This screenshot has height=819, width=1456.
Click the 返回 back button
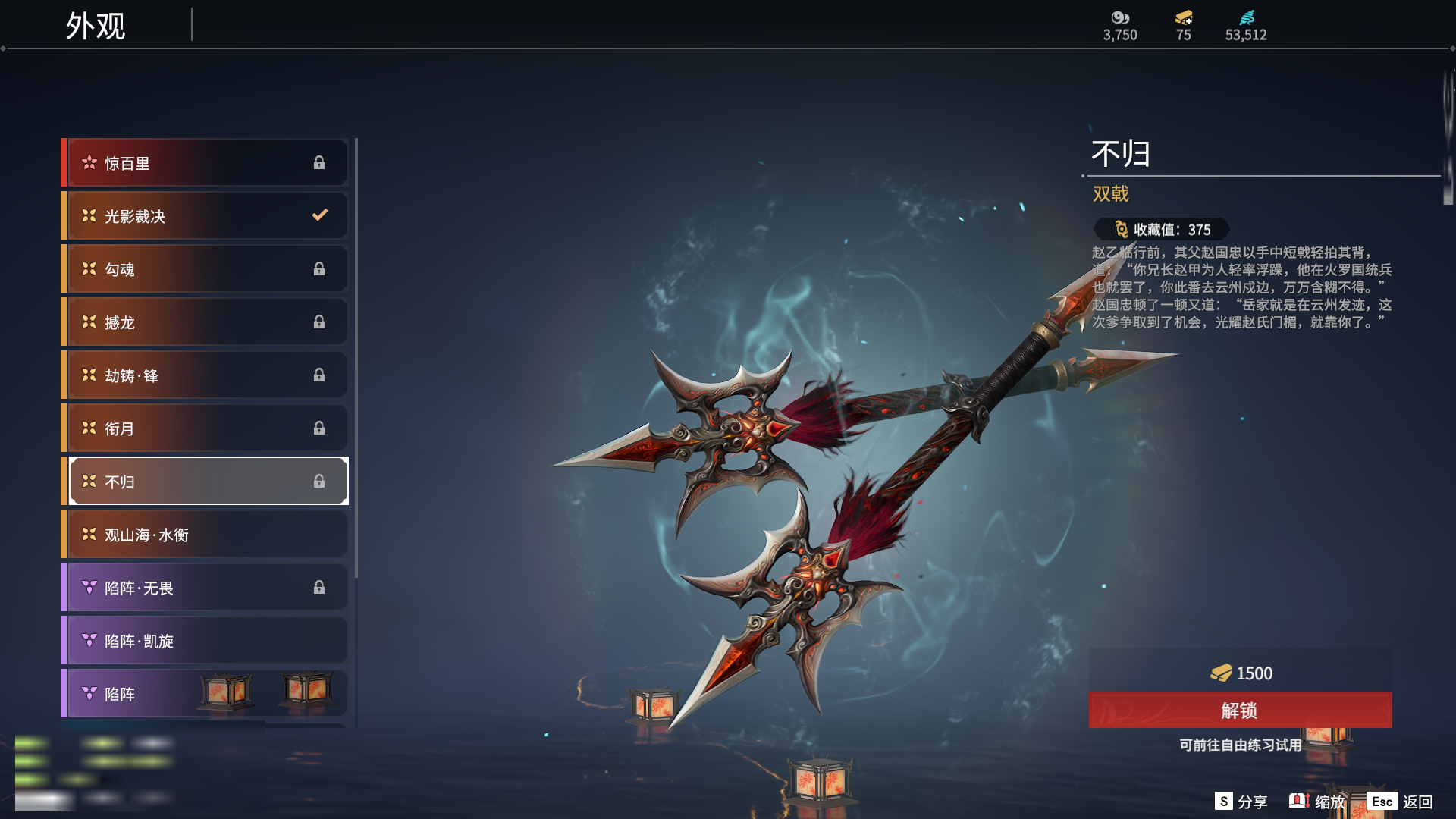pyautogui.click(x=1400, y=802)
